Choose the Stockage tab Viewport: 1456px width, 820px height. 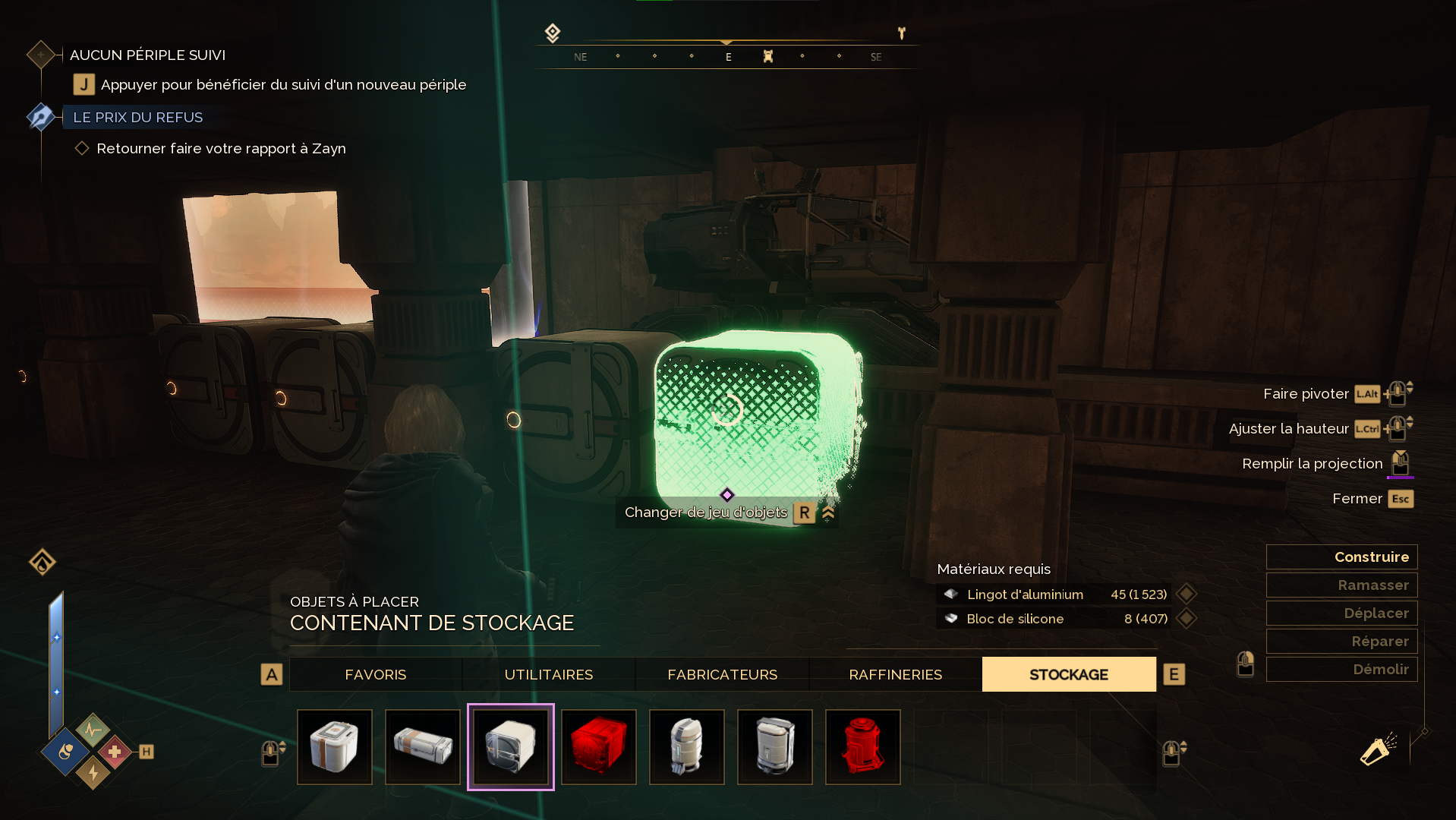tap(1068, 674)
